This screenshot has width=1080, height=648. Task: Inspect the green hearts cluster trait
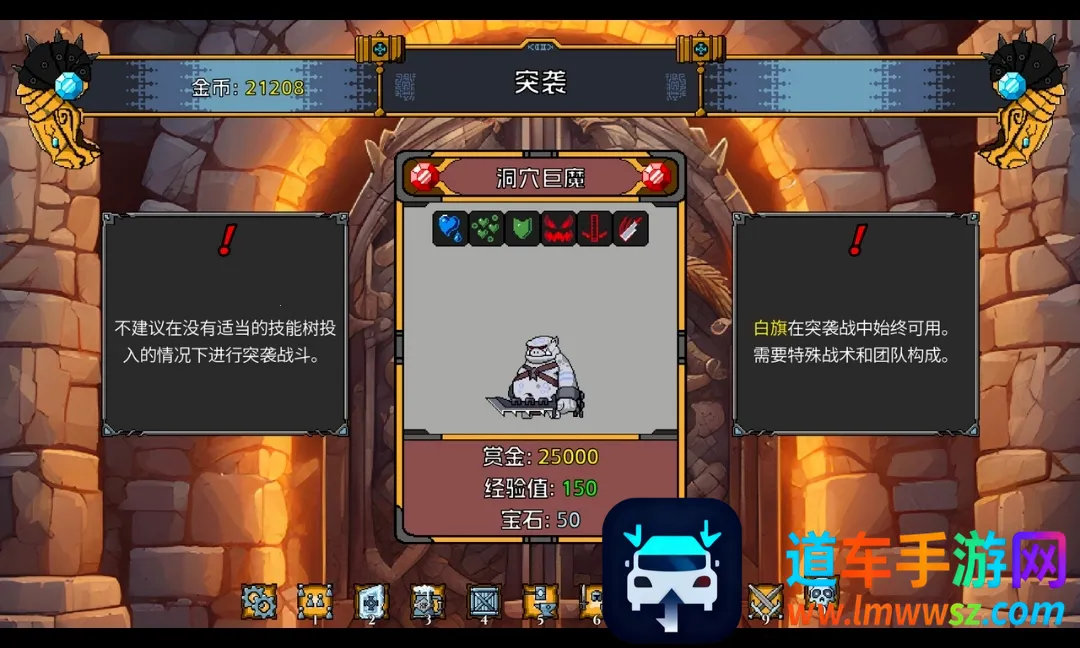coord(487,228)
